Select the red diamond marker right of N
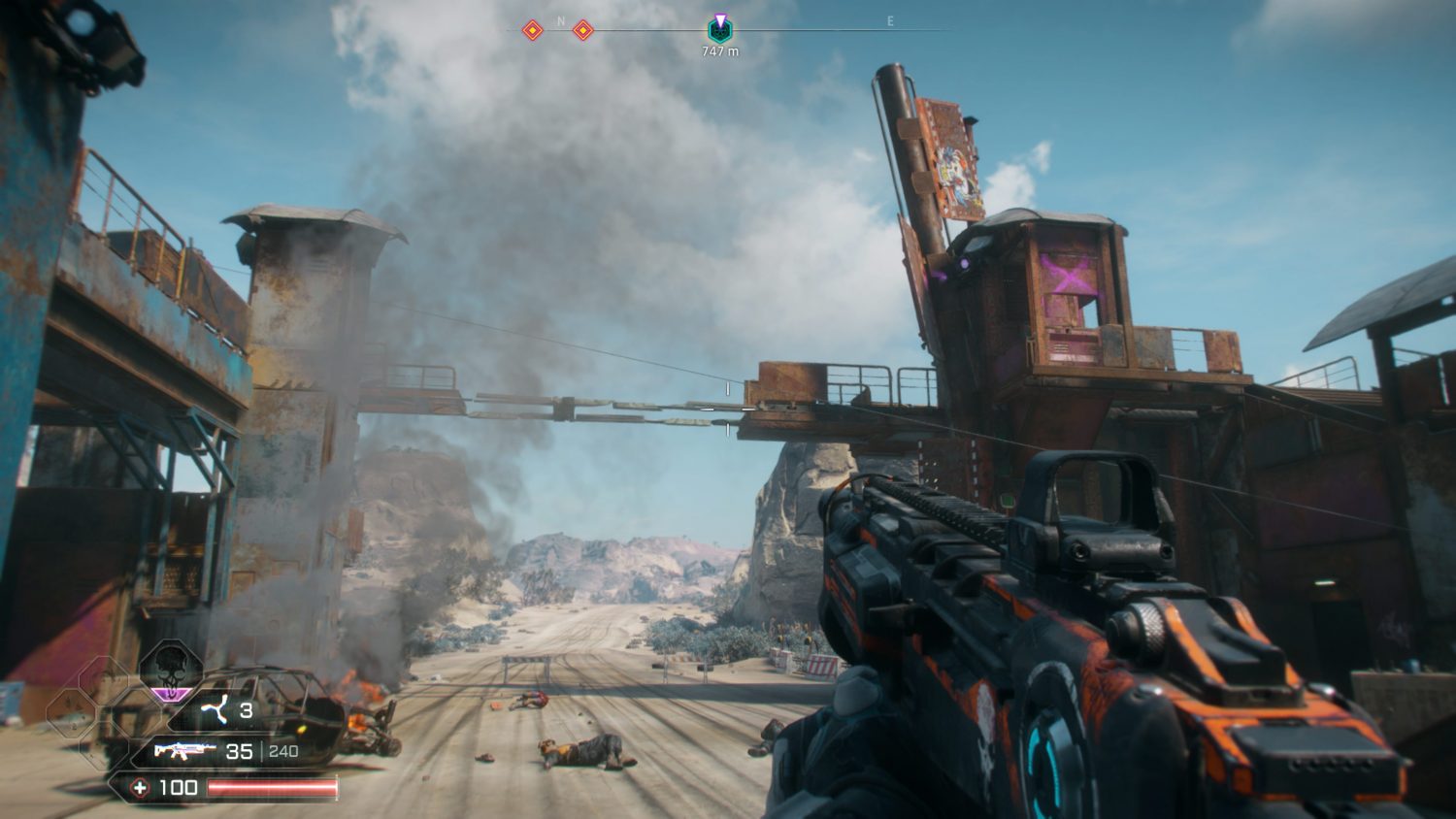The image size is (1456, 819). [x=582, y=31]
